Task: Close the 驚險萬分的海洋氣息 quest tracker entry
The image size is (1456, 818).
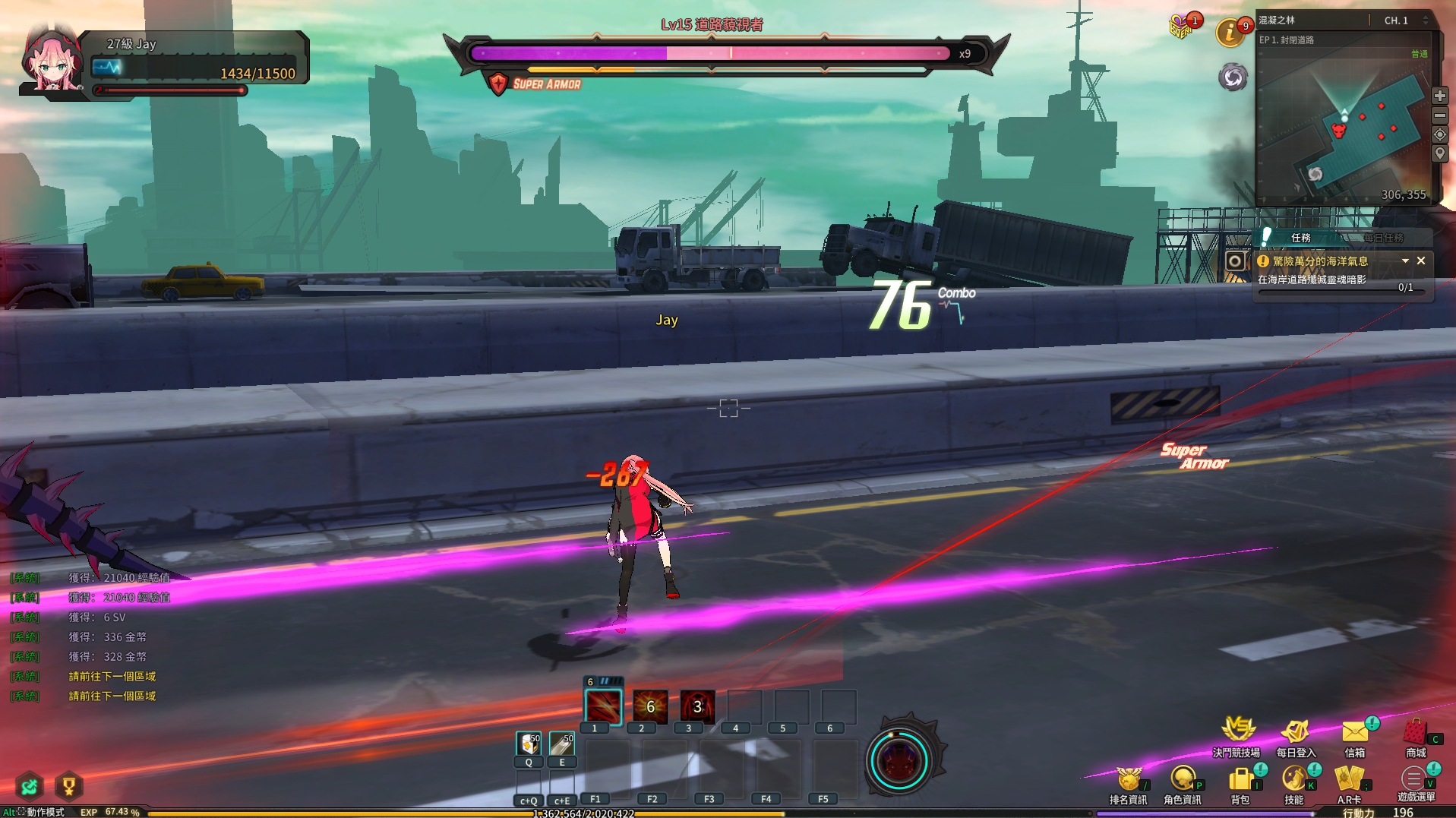Action: tap(1421, 261)
